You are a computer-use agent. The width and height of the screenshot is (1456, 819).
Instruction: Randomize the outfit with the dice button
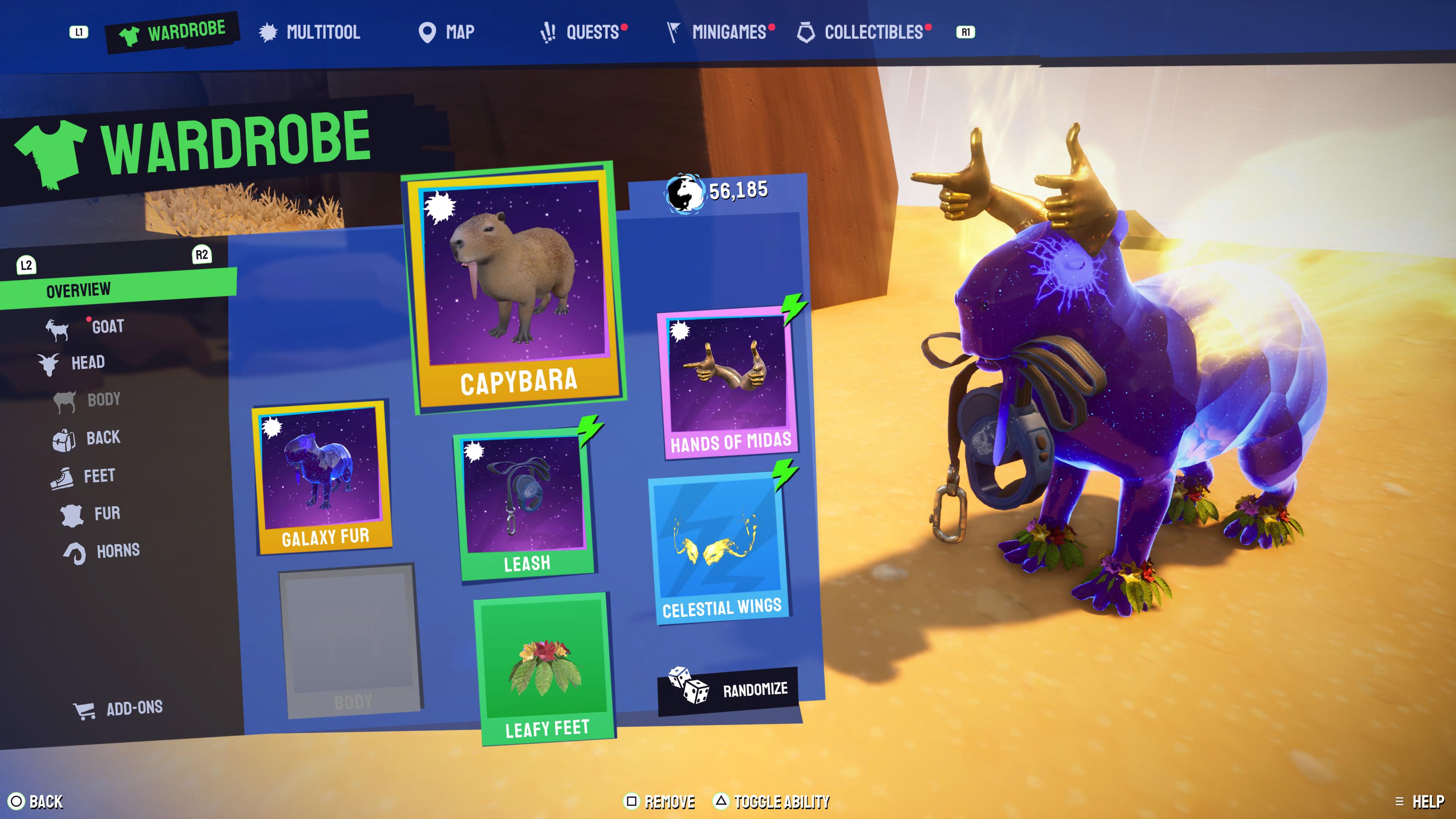coord(728,690)
